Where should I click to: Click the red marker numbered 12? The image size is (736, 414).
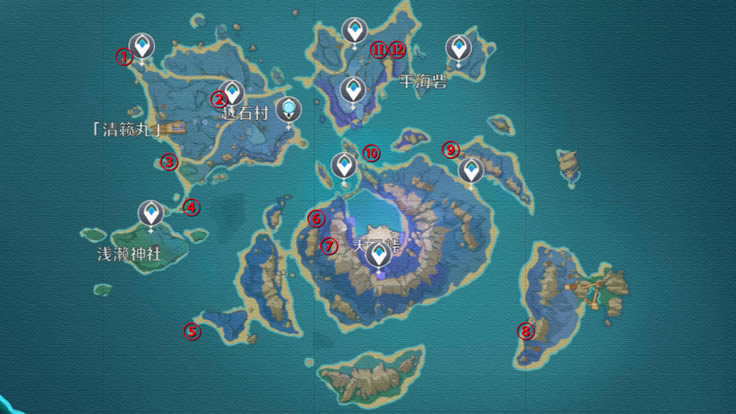(x=397, y=48)
